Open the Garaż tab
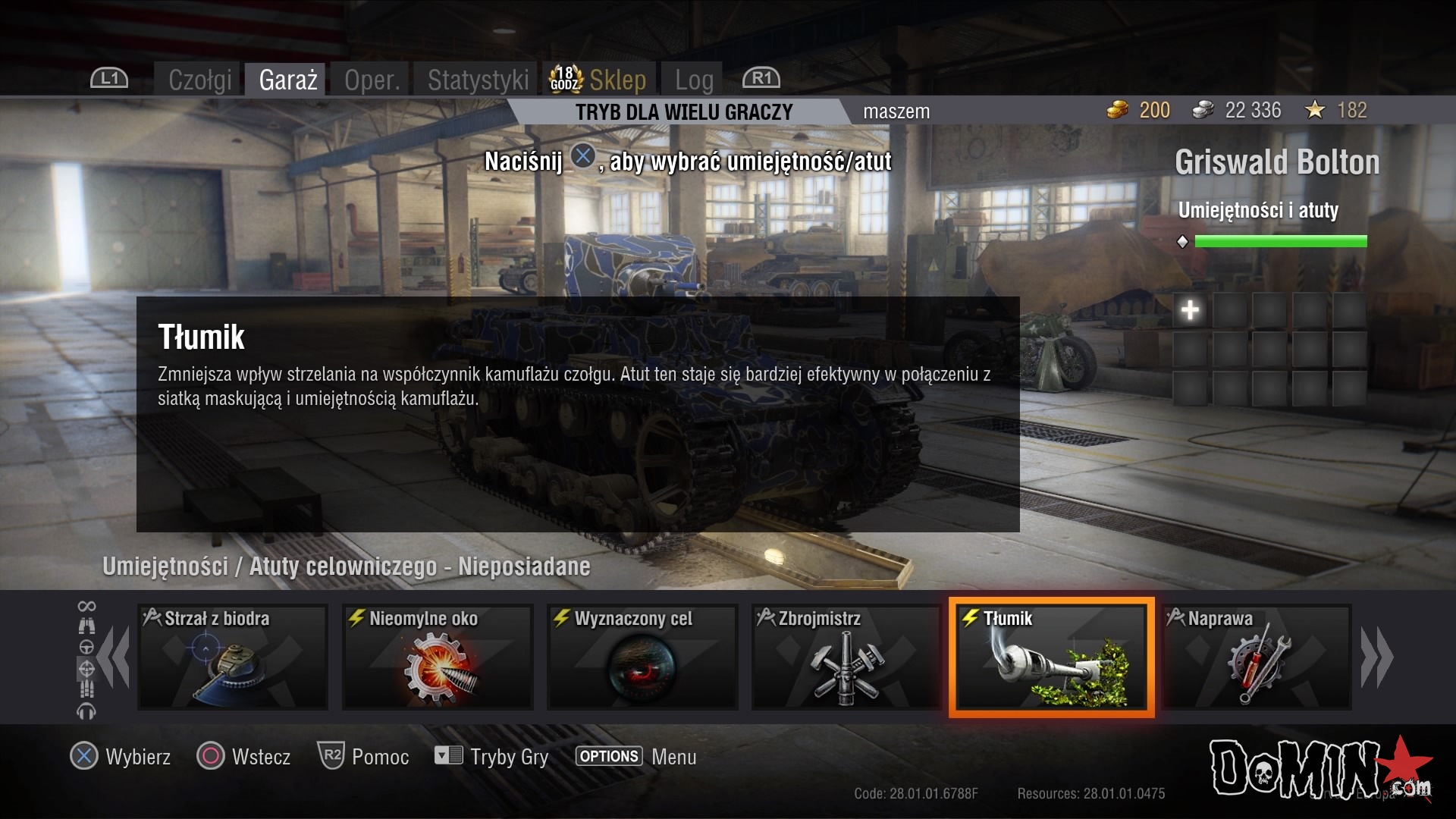The image size is (1456, 819). [287, 80]
